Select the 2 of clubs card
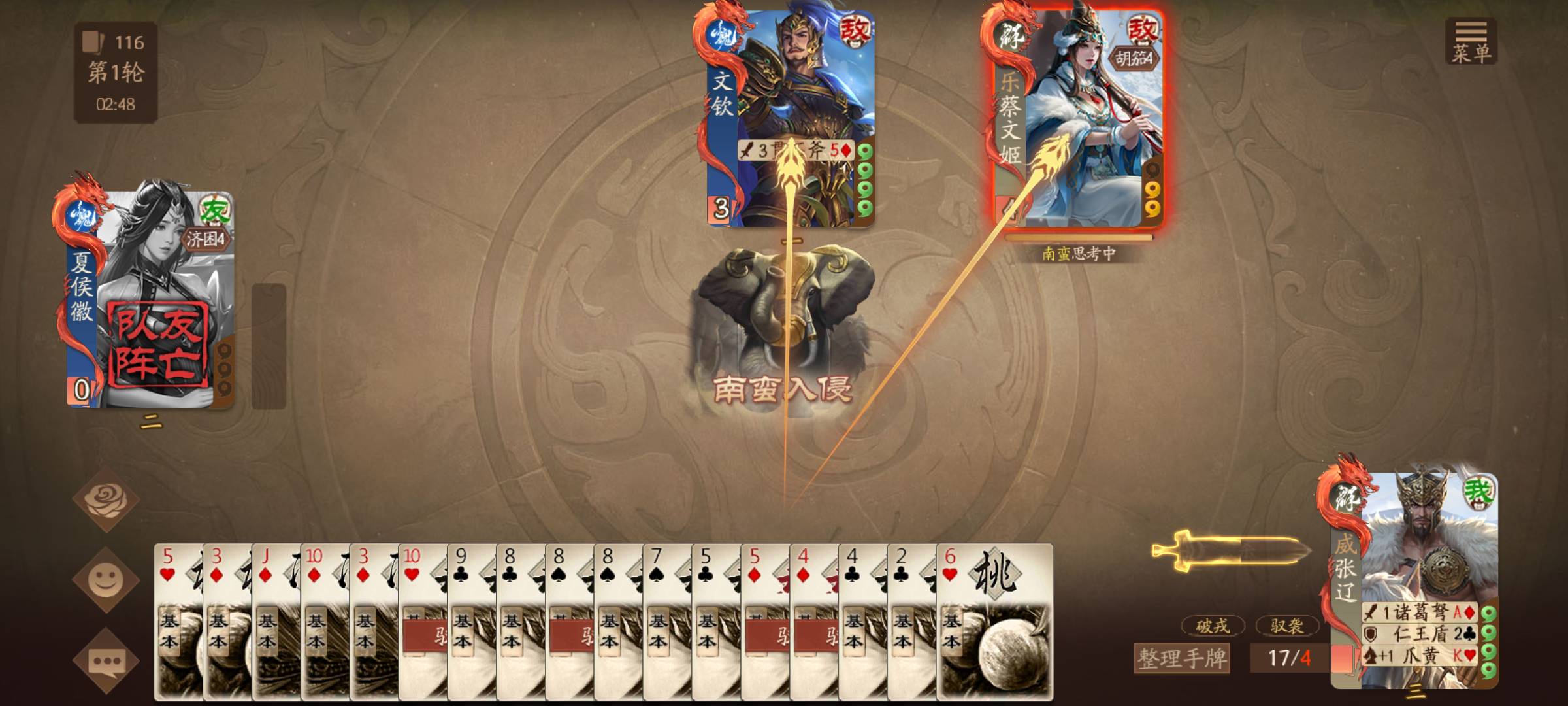Image resolution: width=1568 pixels, height=706 pixels. 911,621
